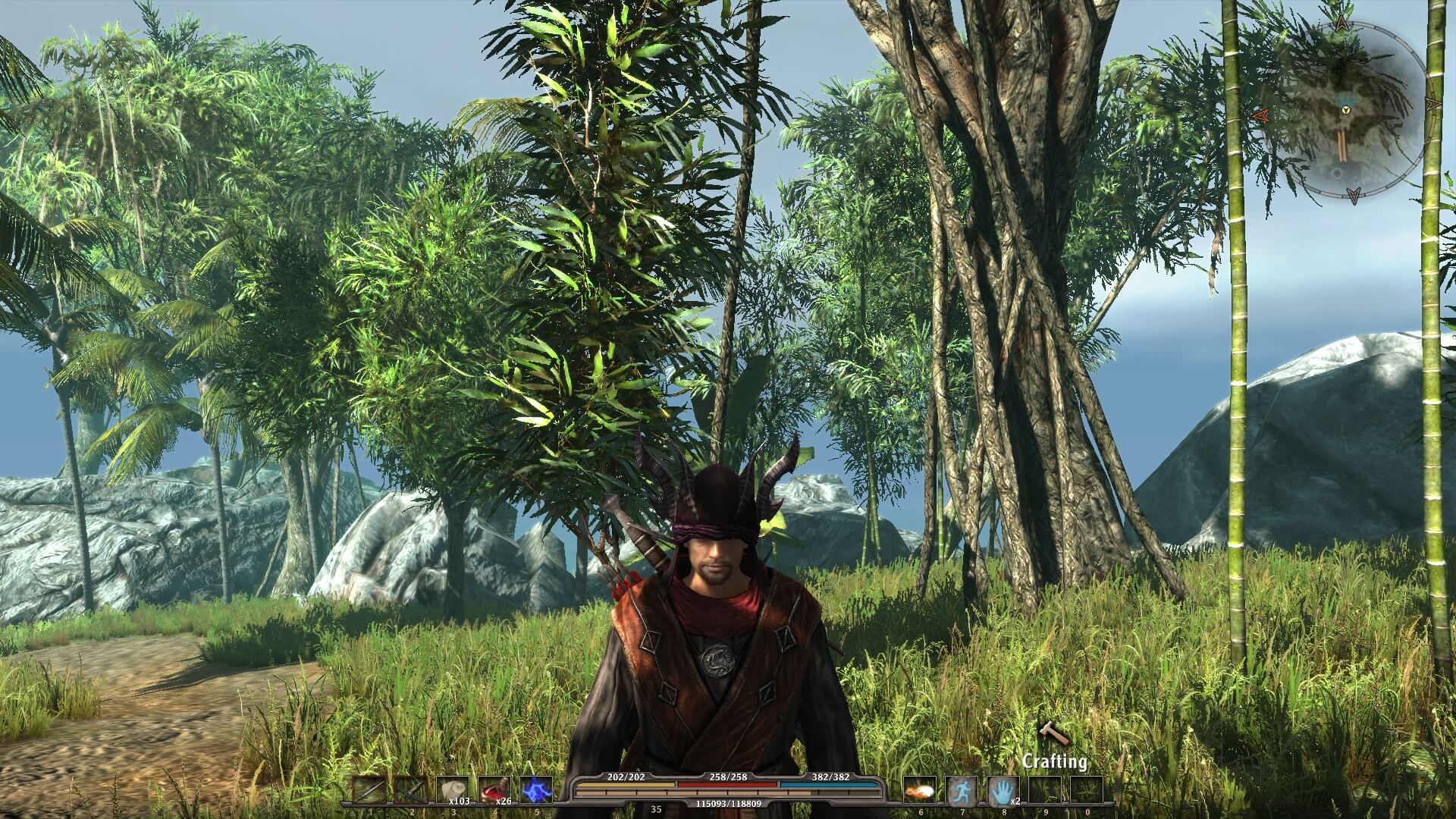
Task: Click the red west arrow on the minimap
Action: tap(1260, 115)
